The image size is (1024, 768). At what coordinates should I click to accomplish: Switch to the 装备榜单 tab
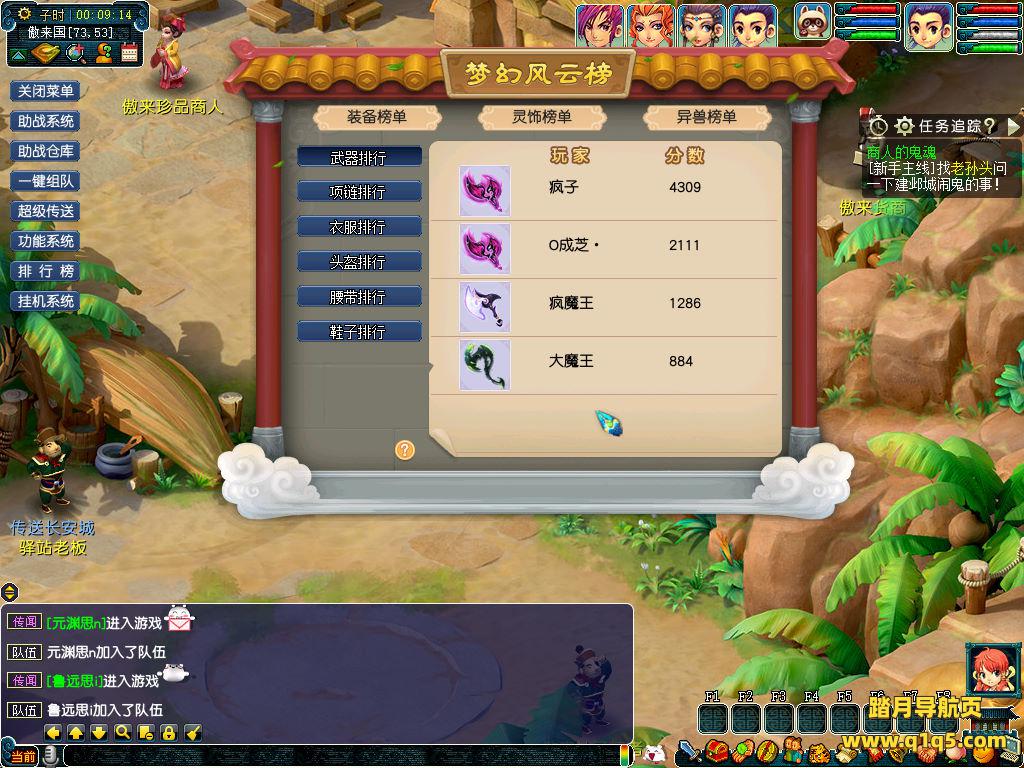377,117
